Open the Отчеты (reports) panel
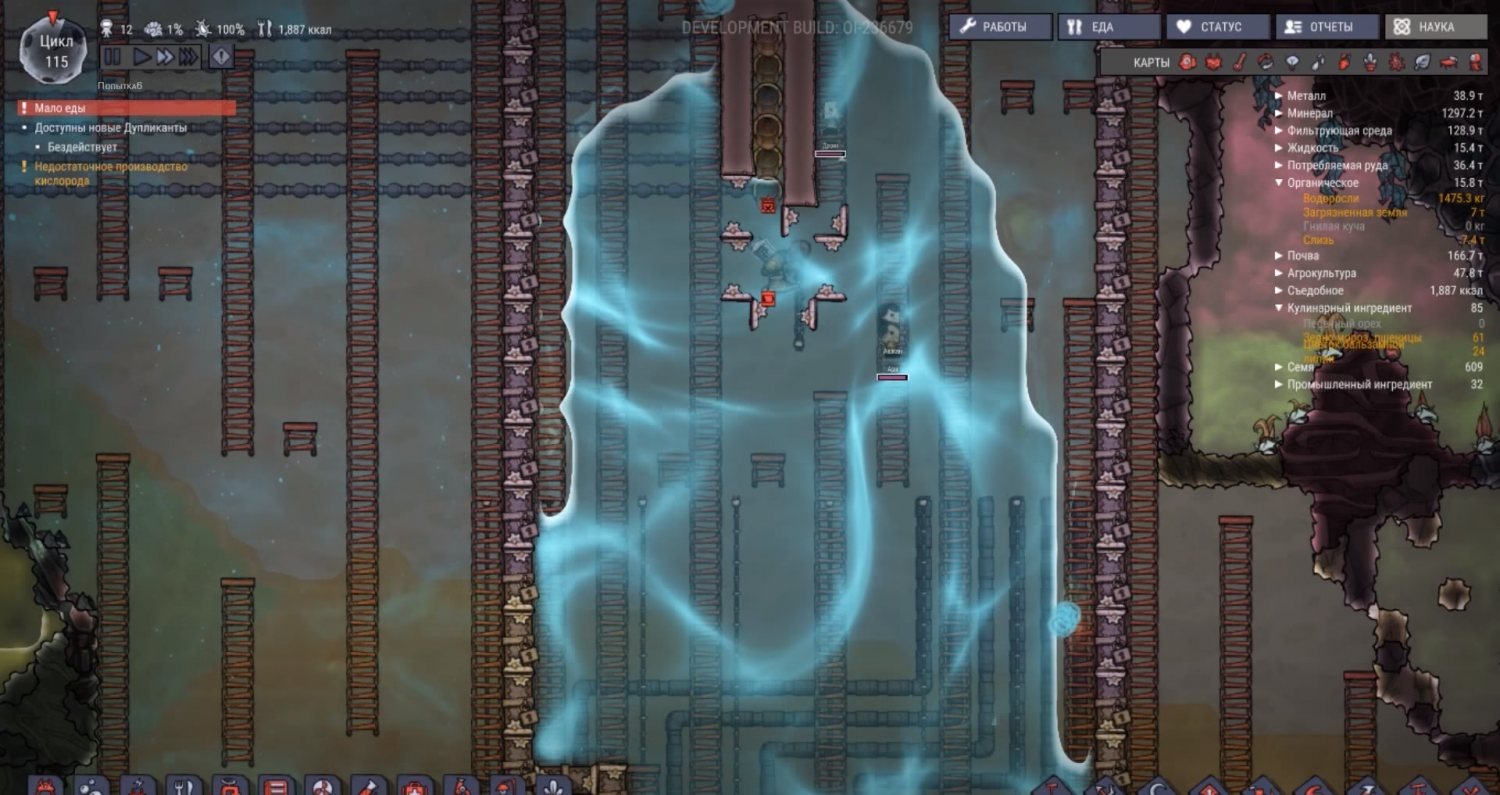This screenshot has width=1500, height=795. 1325,27
